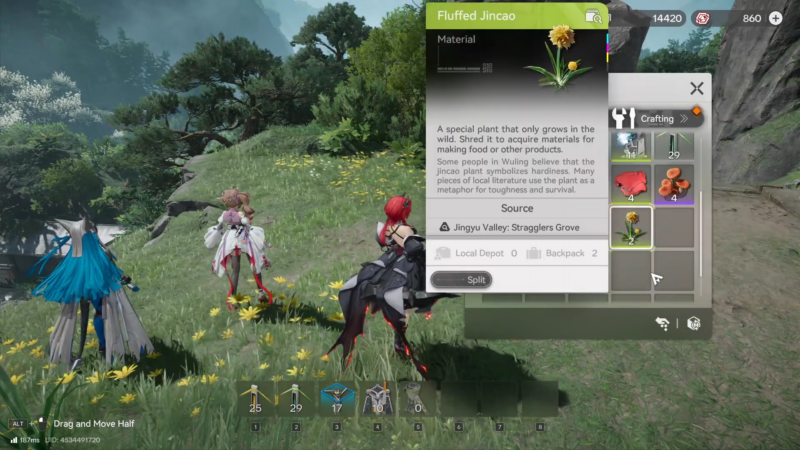Add currency with the plus button
Viewport: 800px width, 450px height.
[x=776, y=18]
